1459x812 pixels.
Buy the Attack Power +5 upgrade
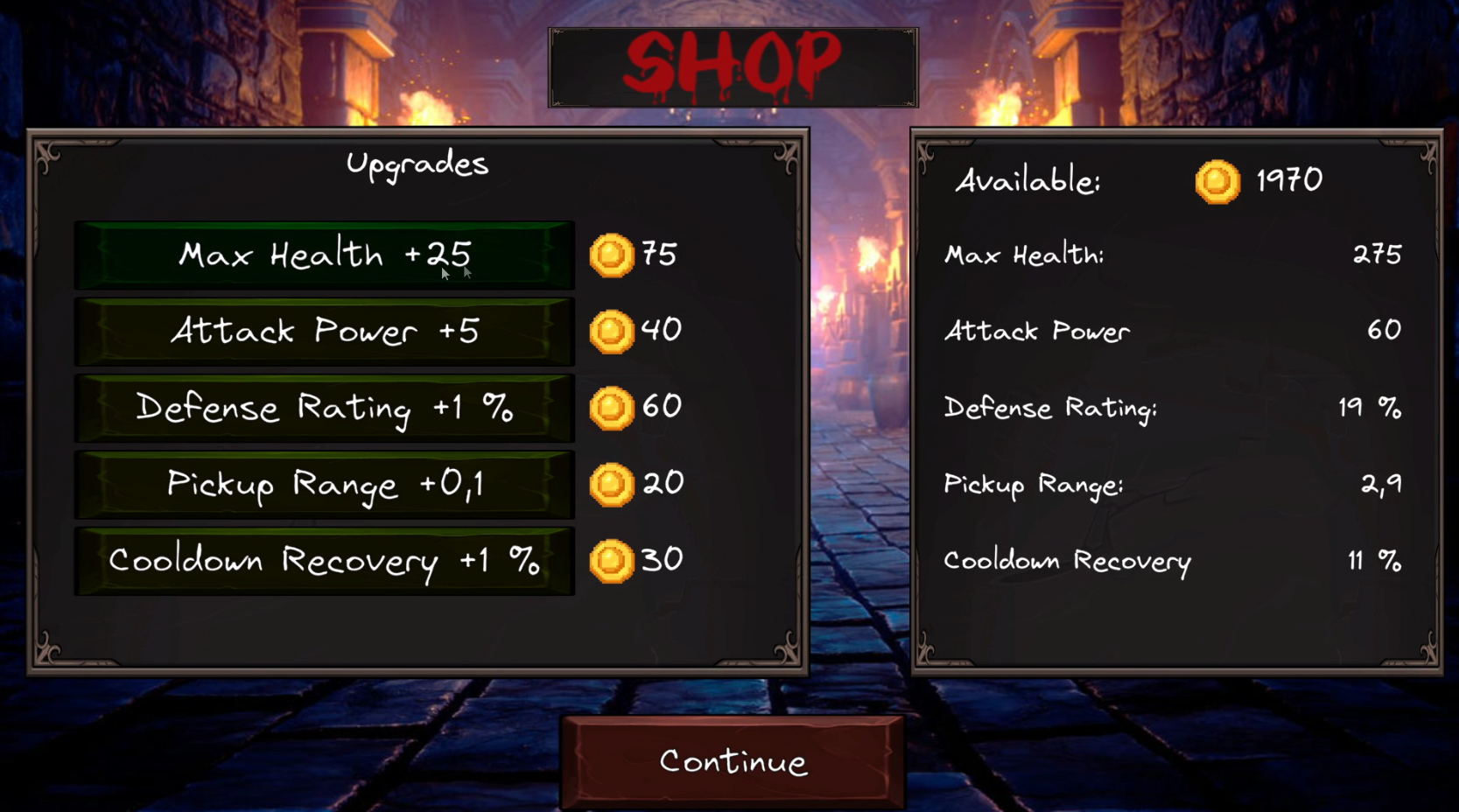point(325,331)
